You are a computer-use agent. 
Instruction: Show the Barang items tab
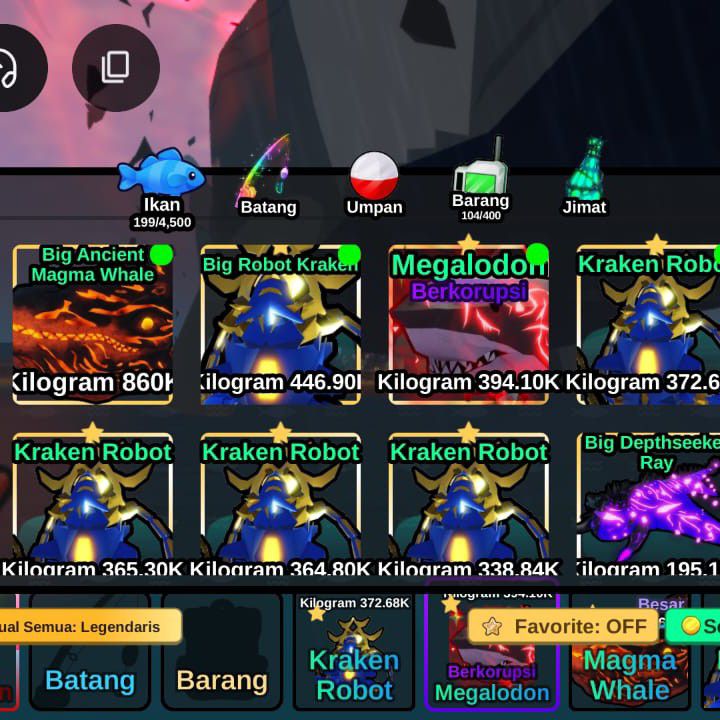point(480,185)
